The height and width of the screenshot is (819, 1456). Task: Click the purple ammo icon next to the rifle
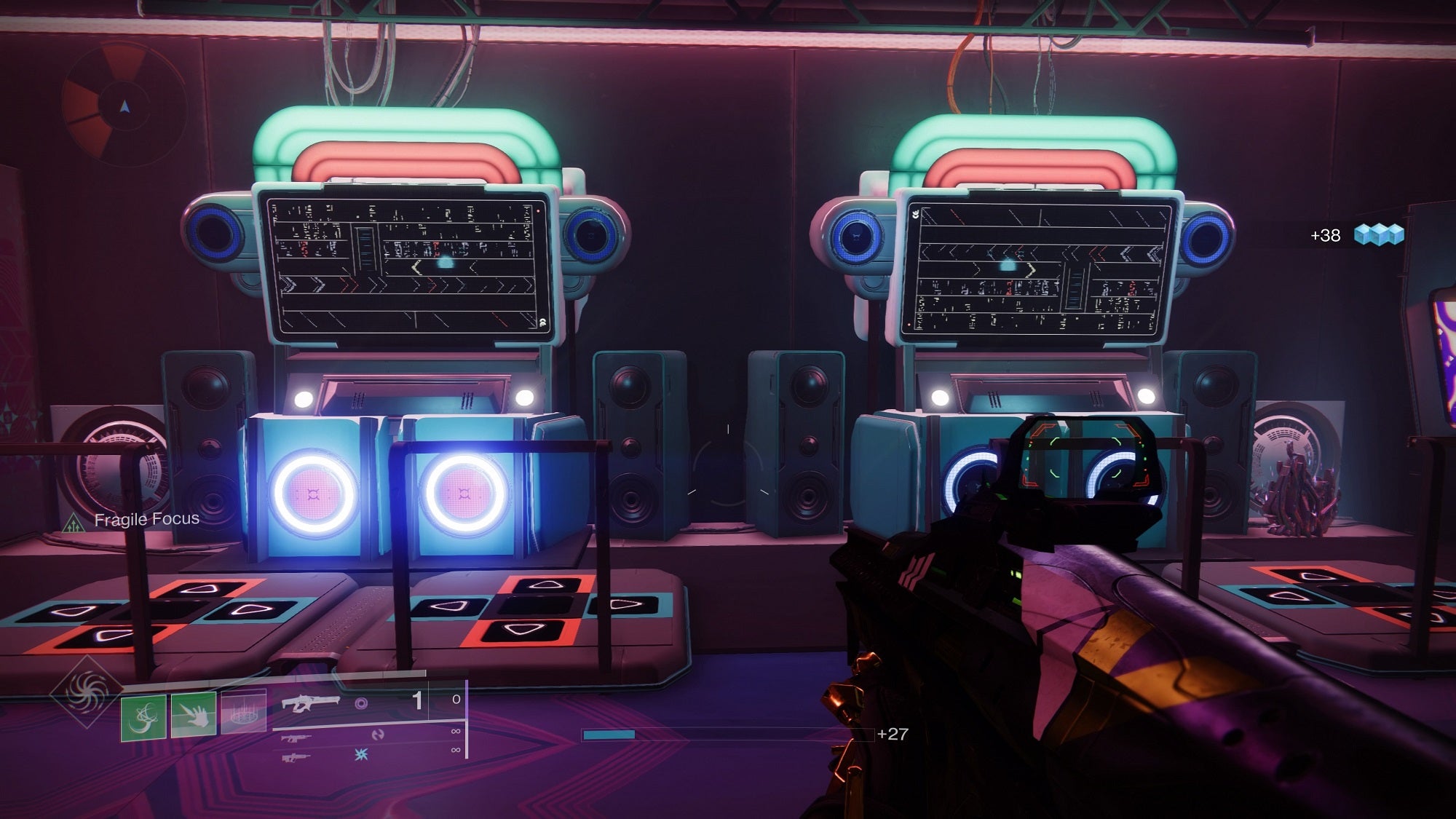tap(363, 703)
